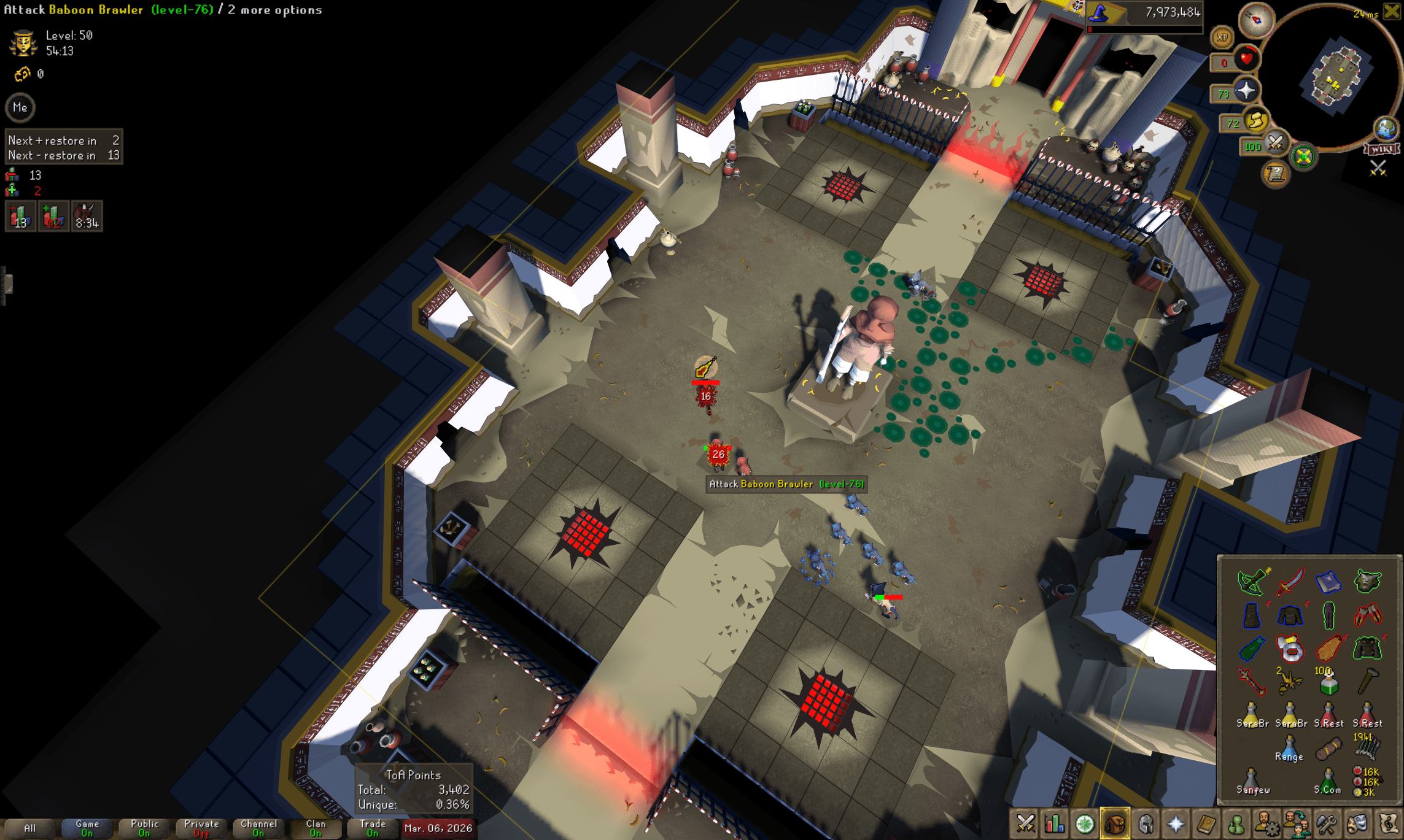The height and width of the screenshot is (840, 1404).
Task: Click the Wiki lookup banner
Action: pyautogui.click(x=1381, y=149)
